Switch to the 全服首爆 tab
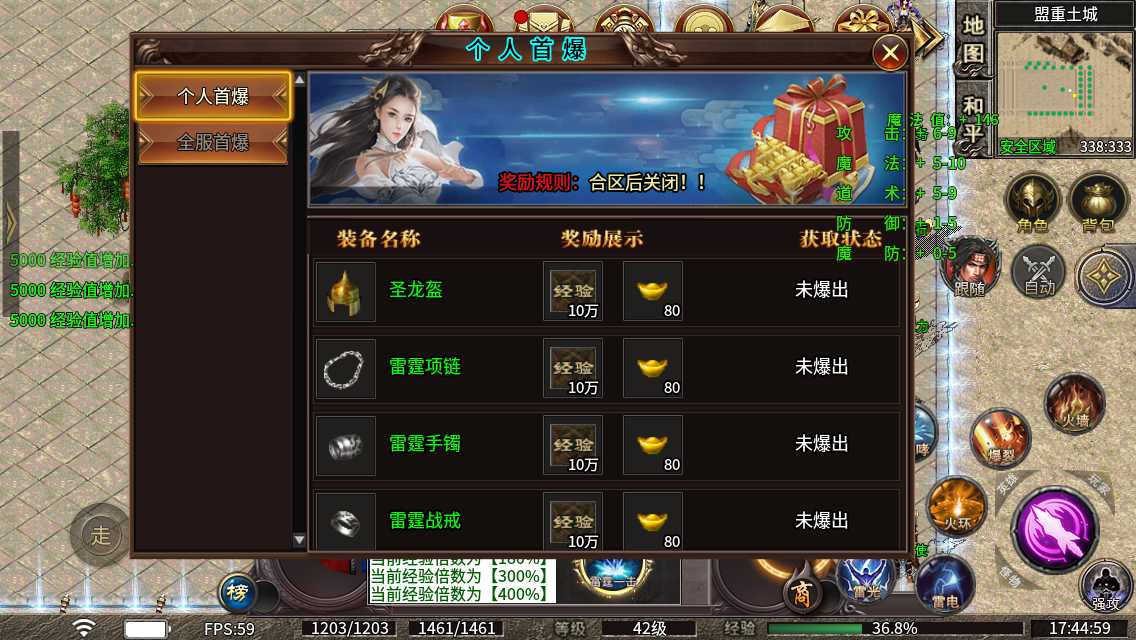The width and height of the screenshot is (1136, 640). (213, 142)
